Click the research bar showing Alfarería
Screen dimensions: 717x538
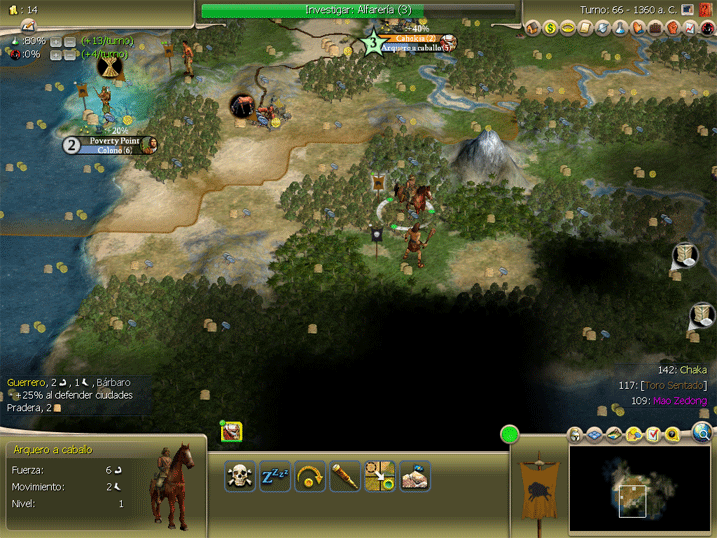point(358,10)
